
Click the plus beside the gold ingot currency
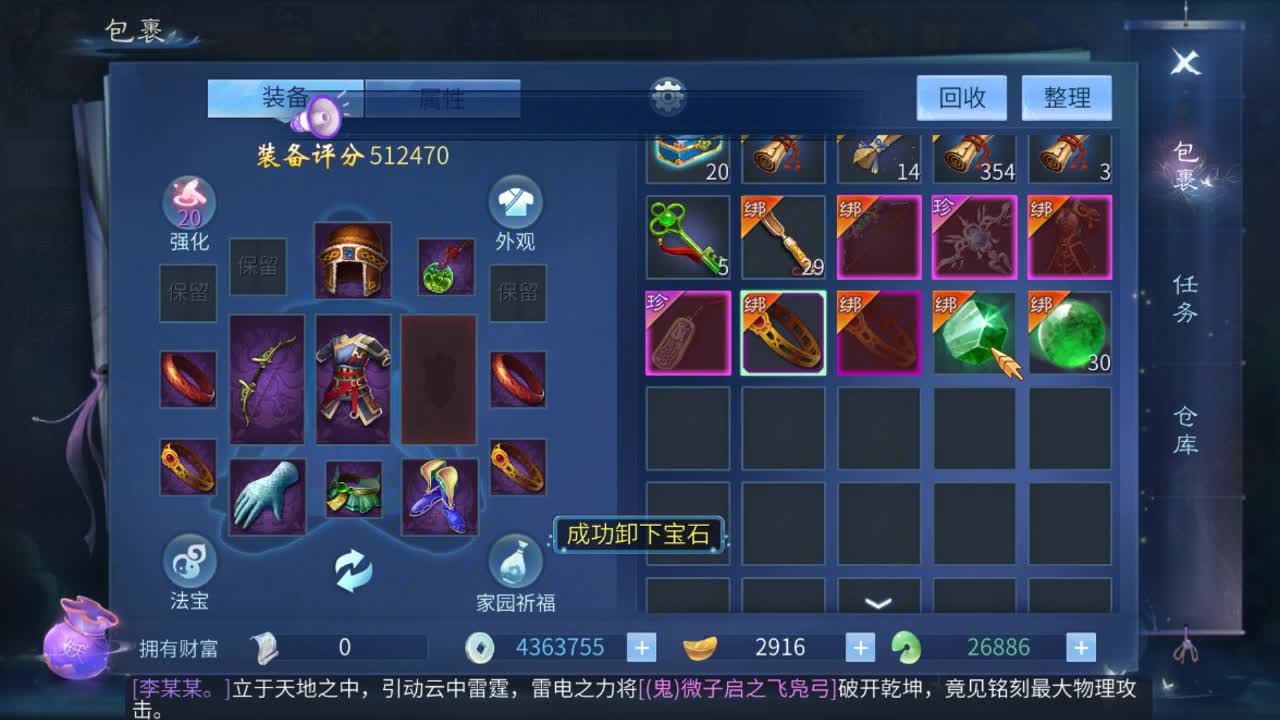(x=860, y=647)
